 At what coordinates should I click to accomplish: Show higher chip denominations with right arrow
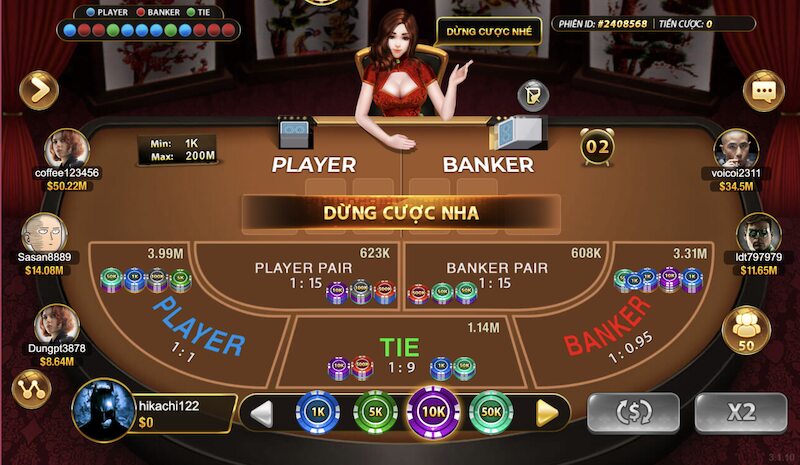click(x=547, y=412)
